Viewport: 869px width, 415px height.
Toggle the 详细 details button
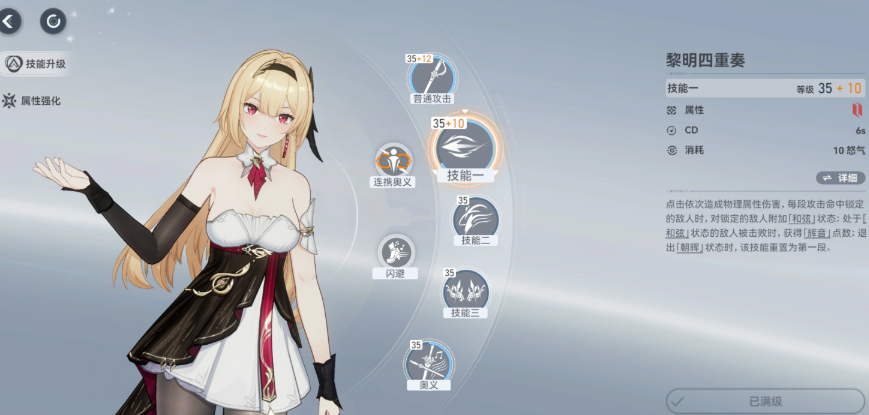[840, 177]
